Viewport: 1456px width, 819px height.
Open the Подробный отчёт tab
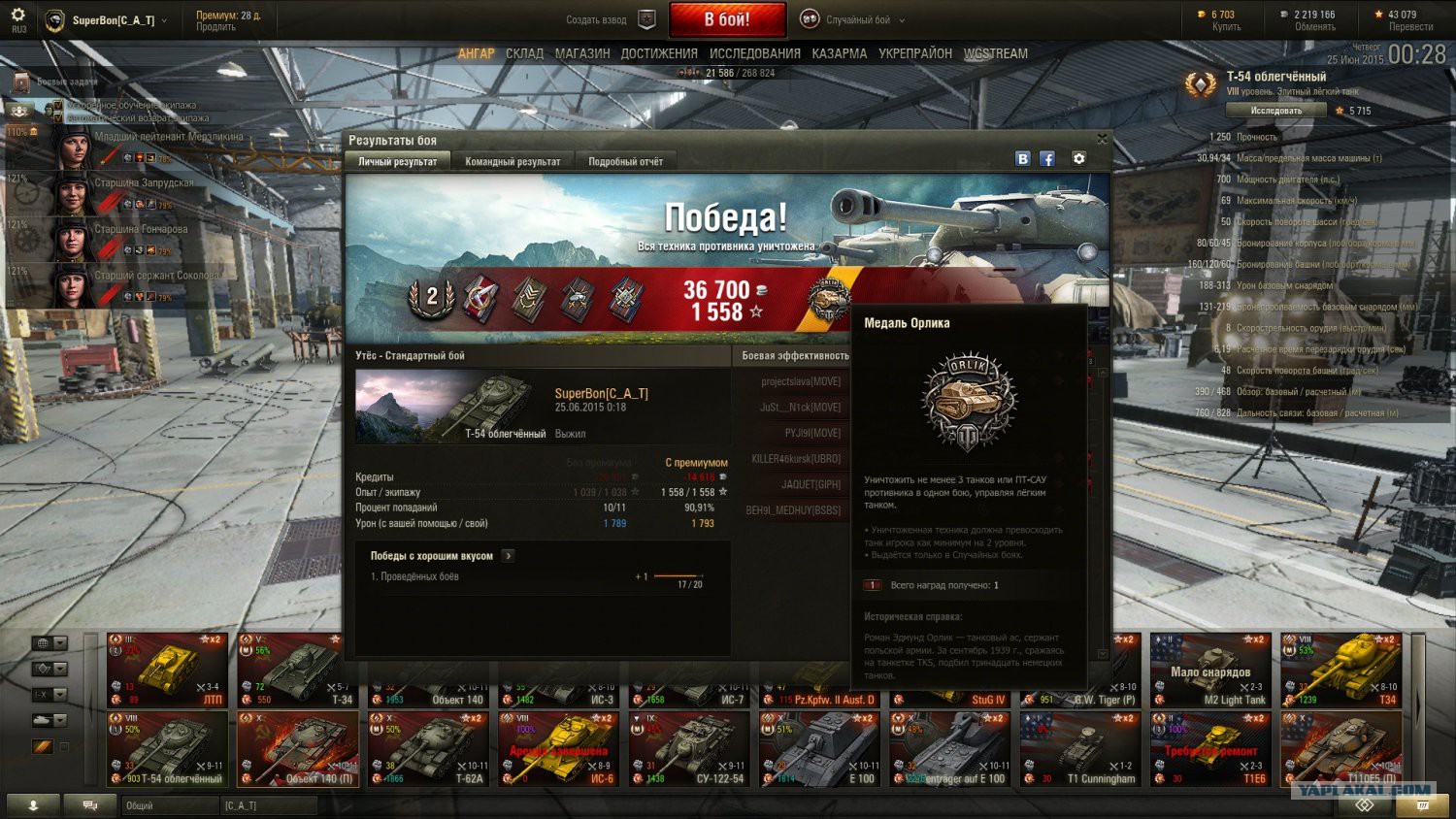click(x=625, y=162)
